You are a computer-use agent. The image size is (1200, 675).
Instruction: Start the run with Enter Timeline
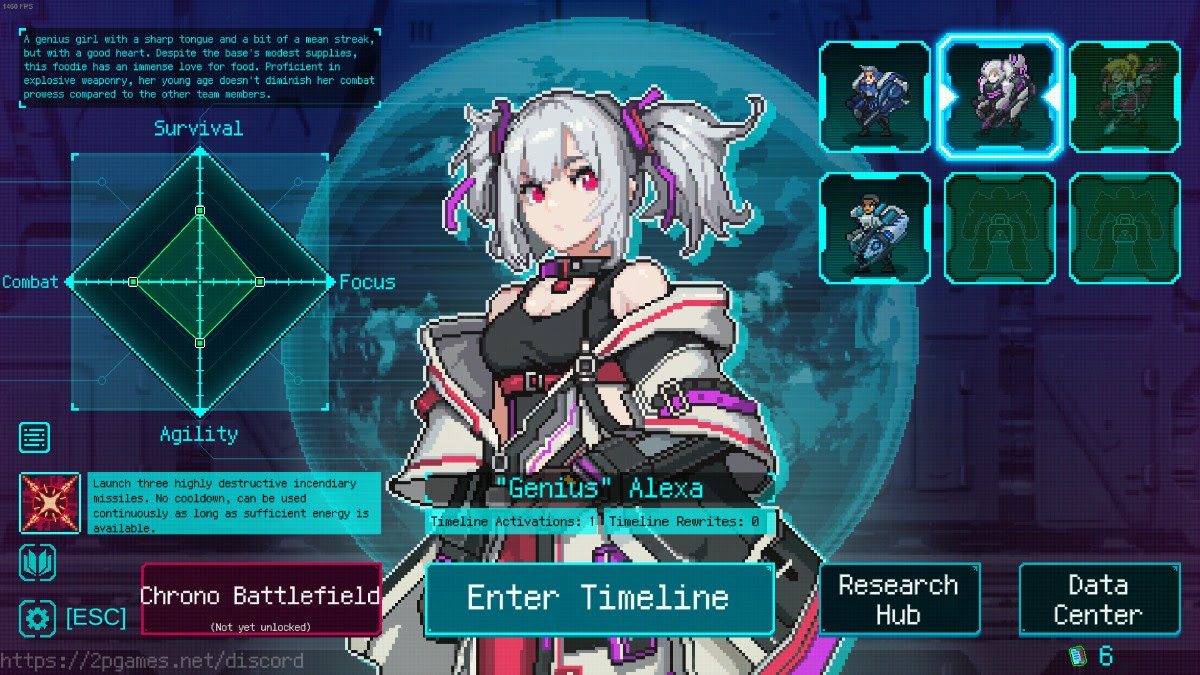click(x=598, y=598)
